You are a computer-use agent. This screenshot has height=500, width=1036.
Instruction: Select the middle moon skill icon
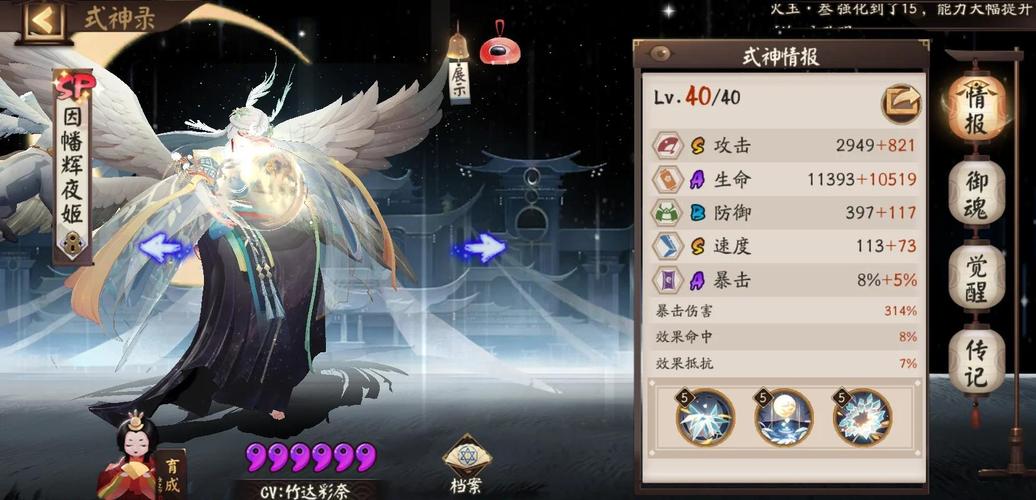[783, 417]
